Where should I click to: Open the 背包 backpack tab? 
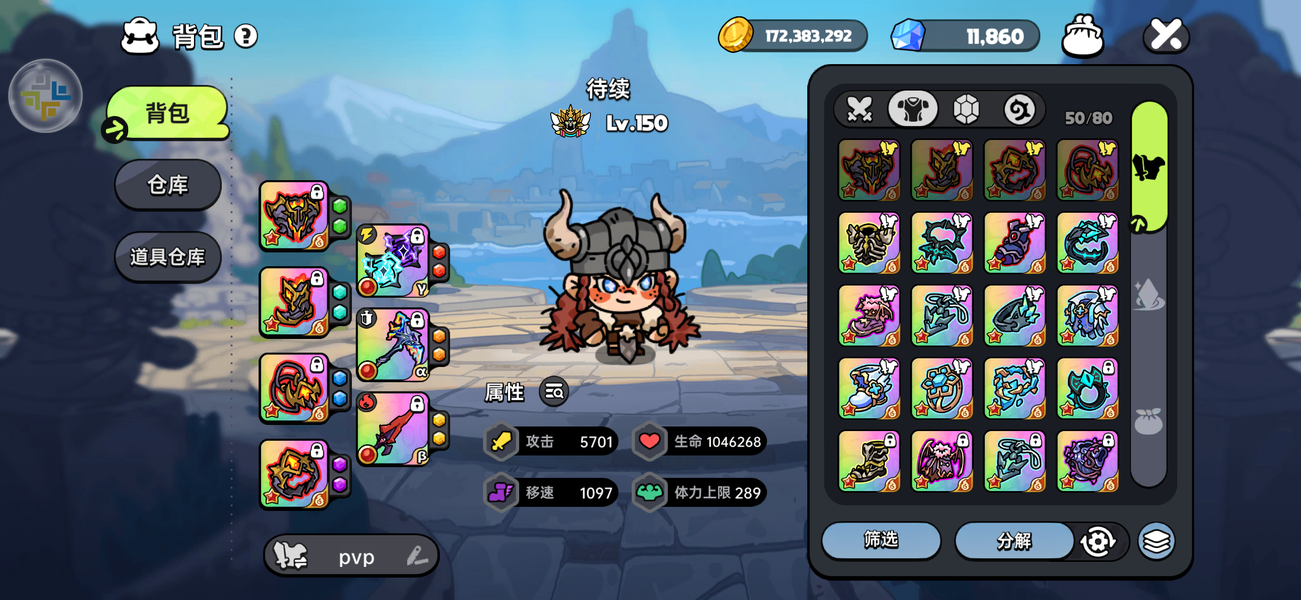point(167,113)
